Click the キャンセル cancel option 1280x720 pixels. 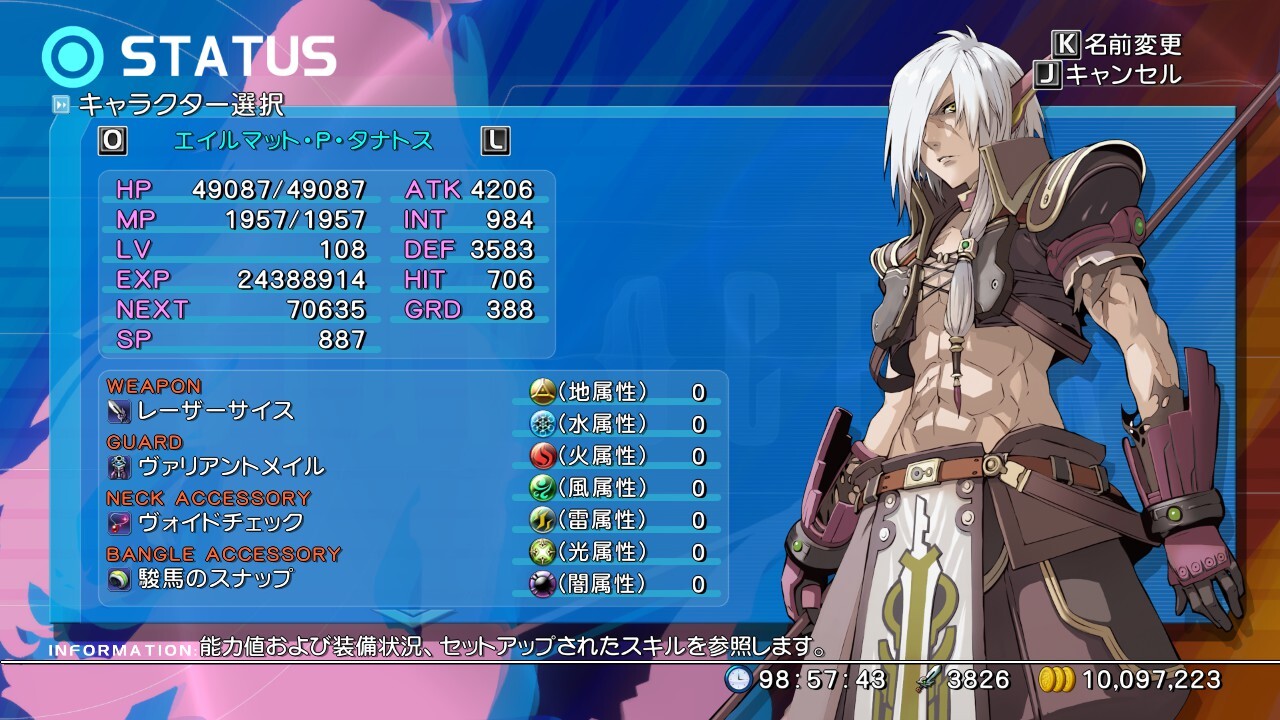pos(1122,74)
